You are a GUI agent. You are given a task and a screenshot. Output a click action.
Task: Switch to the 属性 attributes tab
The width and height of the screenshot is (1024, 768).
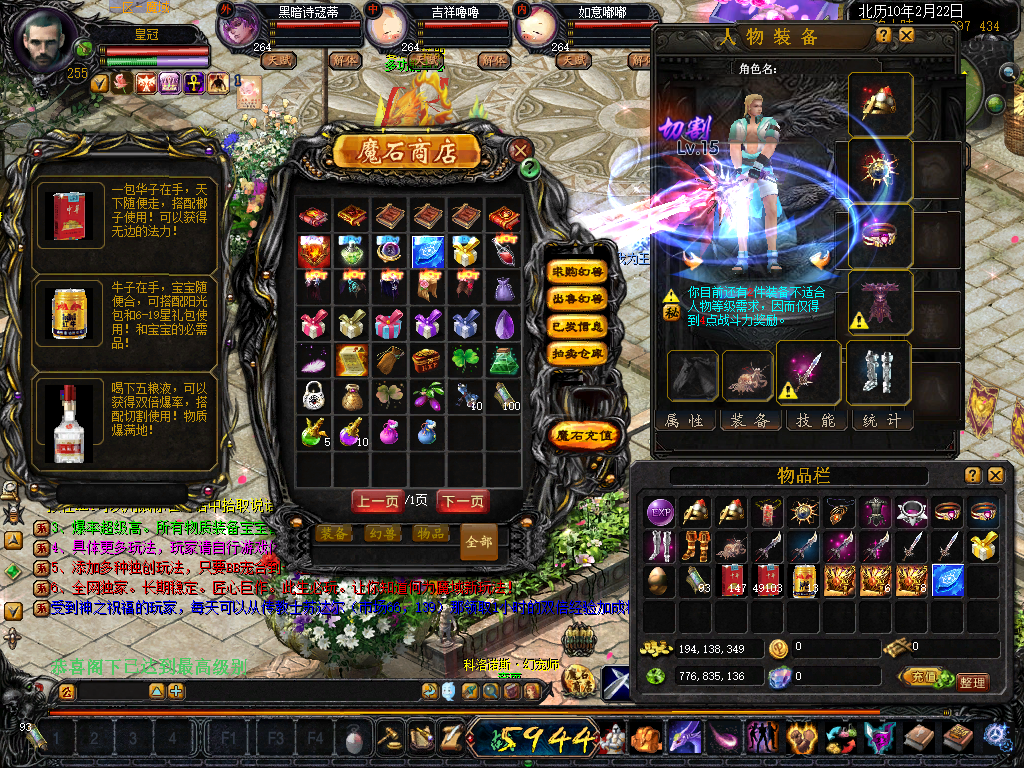point(685,421)
